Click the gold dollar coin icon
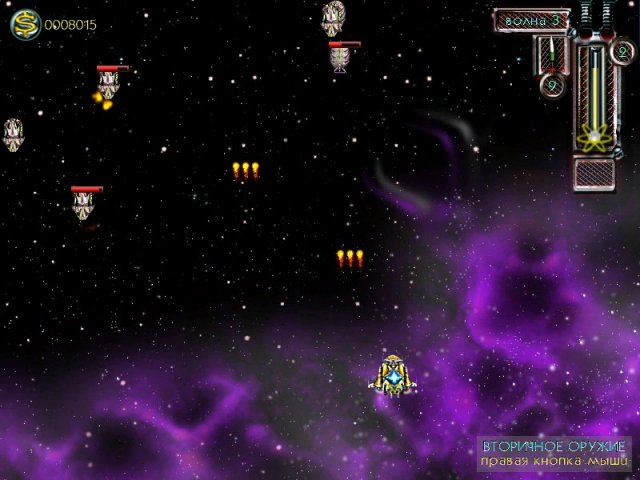 [x=23, y=24]
